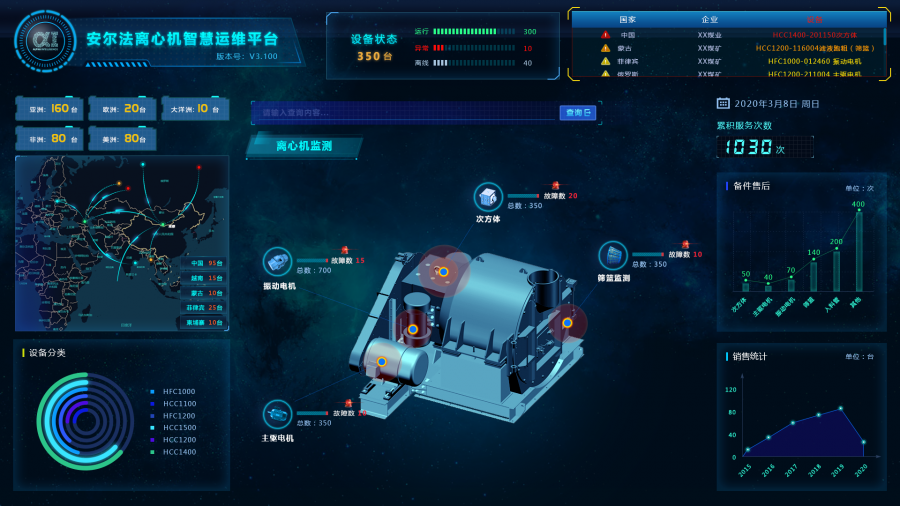Viewport: 900px width, 506px height.
Task: Click the 查询 search button
Action: click(x=578, y=113)
